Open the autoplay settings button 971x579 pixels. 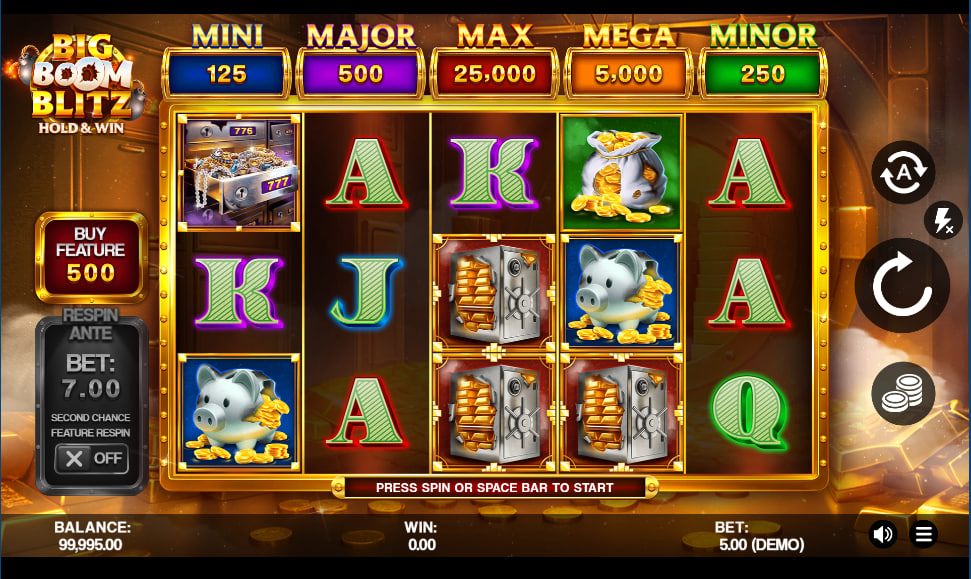click(x=902, y=173)
